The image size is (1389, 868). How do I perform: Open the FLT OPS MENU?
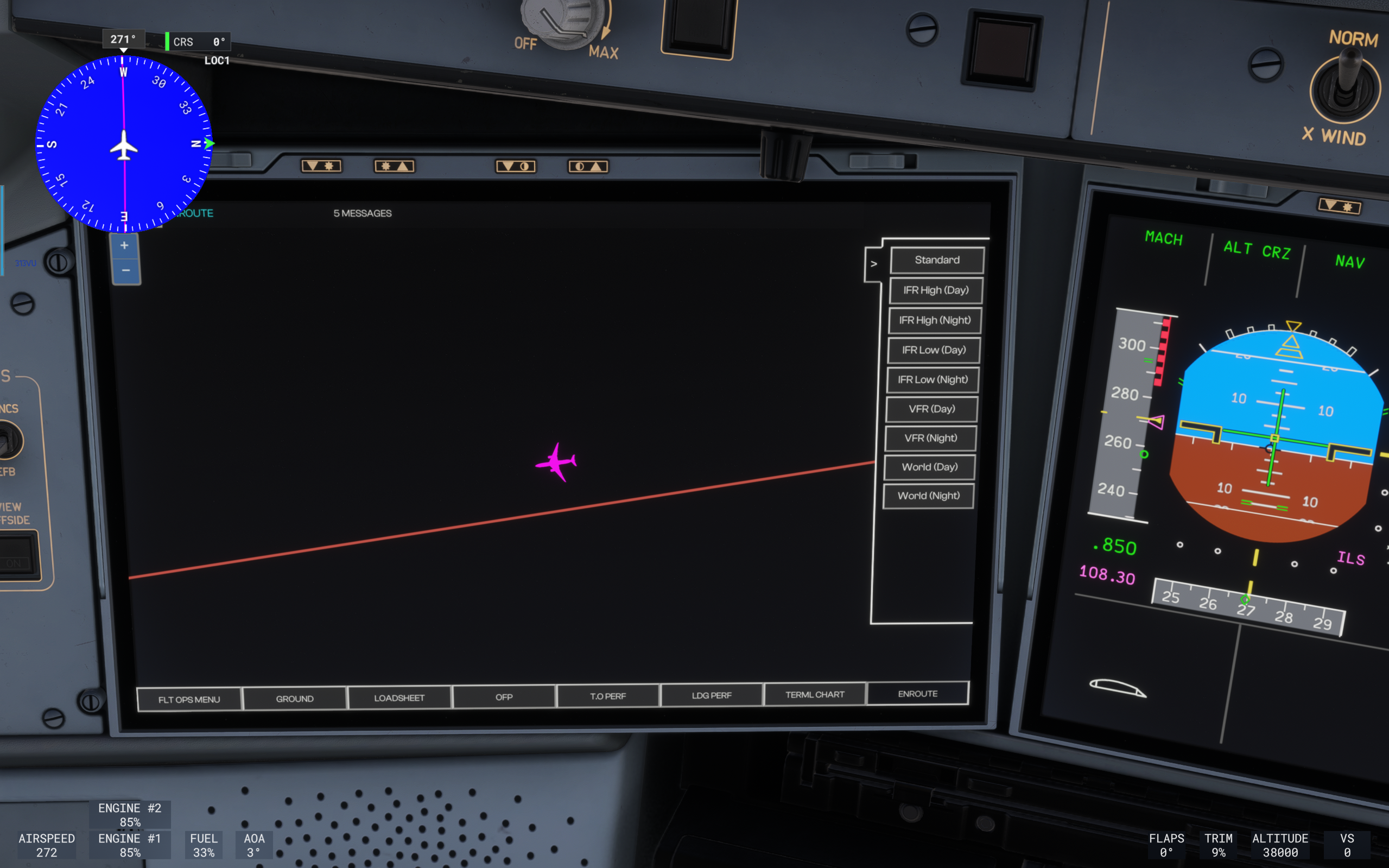pyautogui.click(x=189, y=700)
